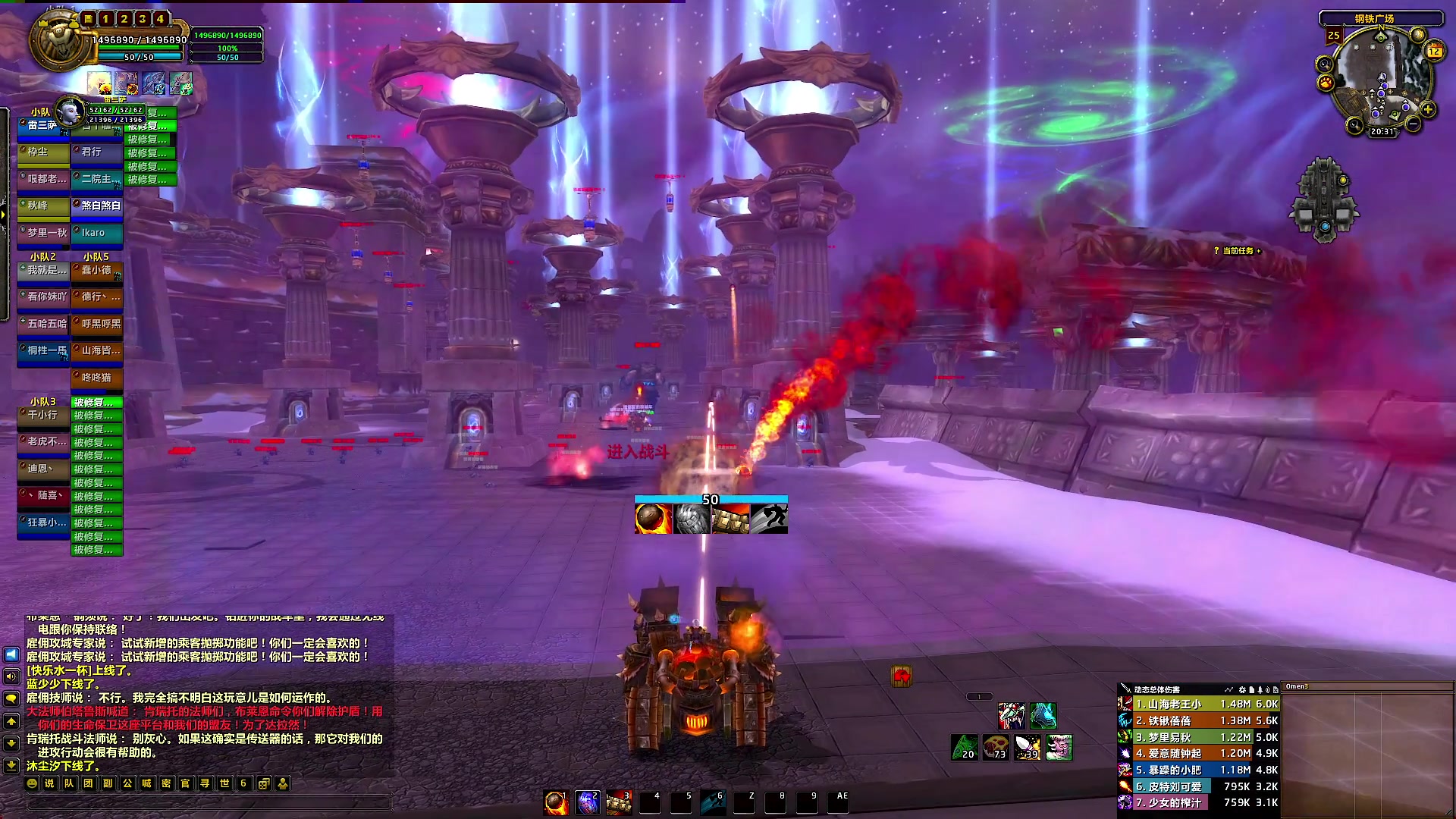Zoom in the minimap with the plus button
This screenshot has width=1456, height=819.
click(x=1428, y=110)
